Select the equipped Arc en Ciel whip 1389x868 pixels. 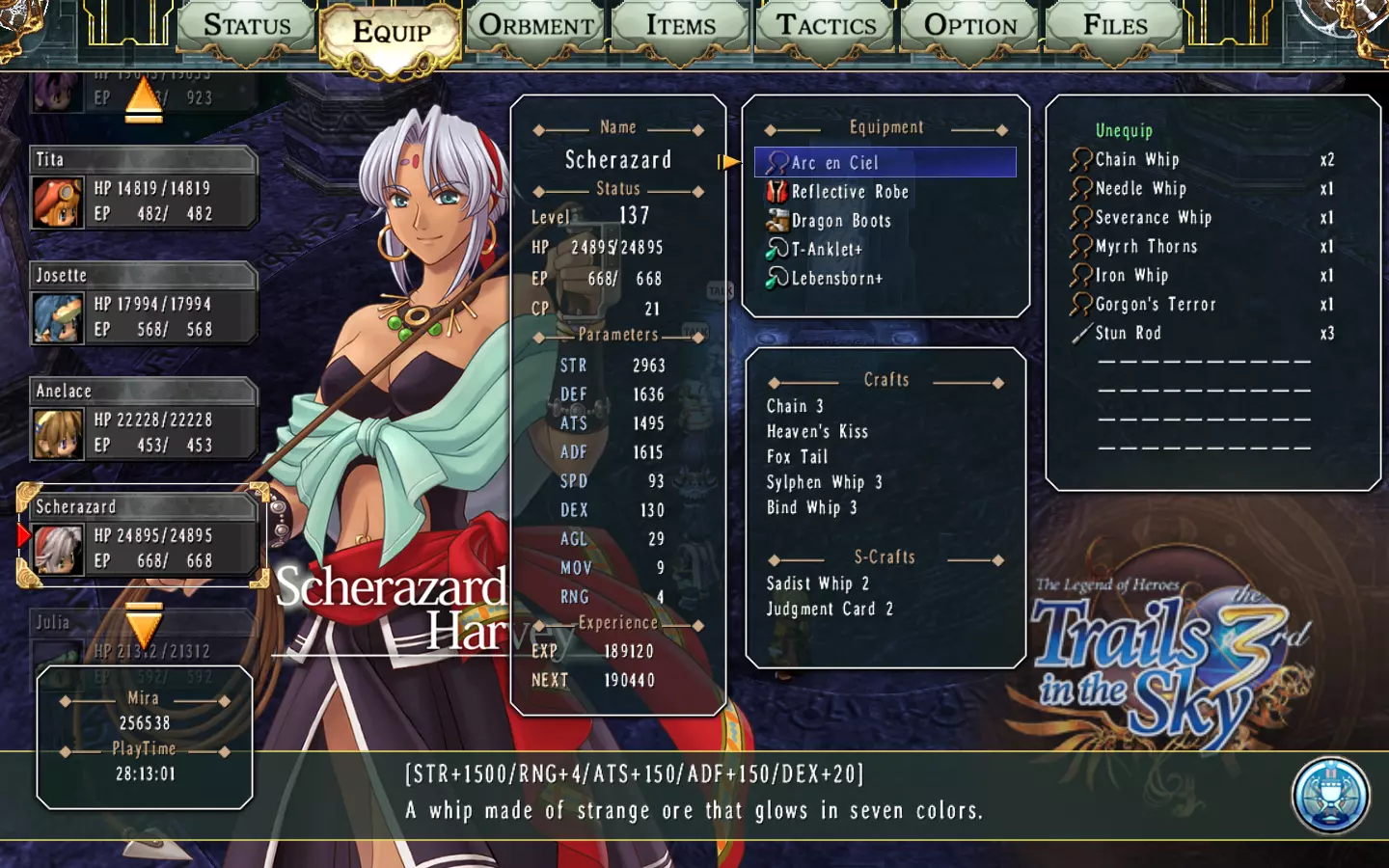pyautogui.click(x=884, y=163)
